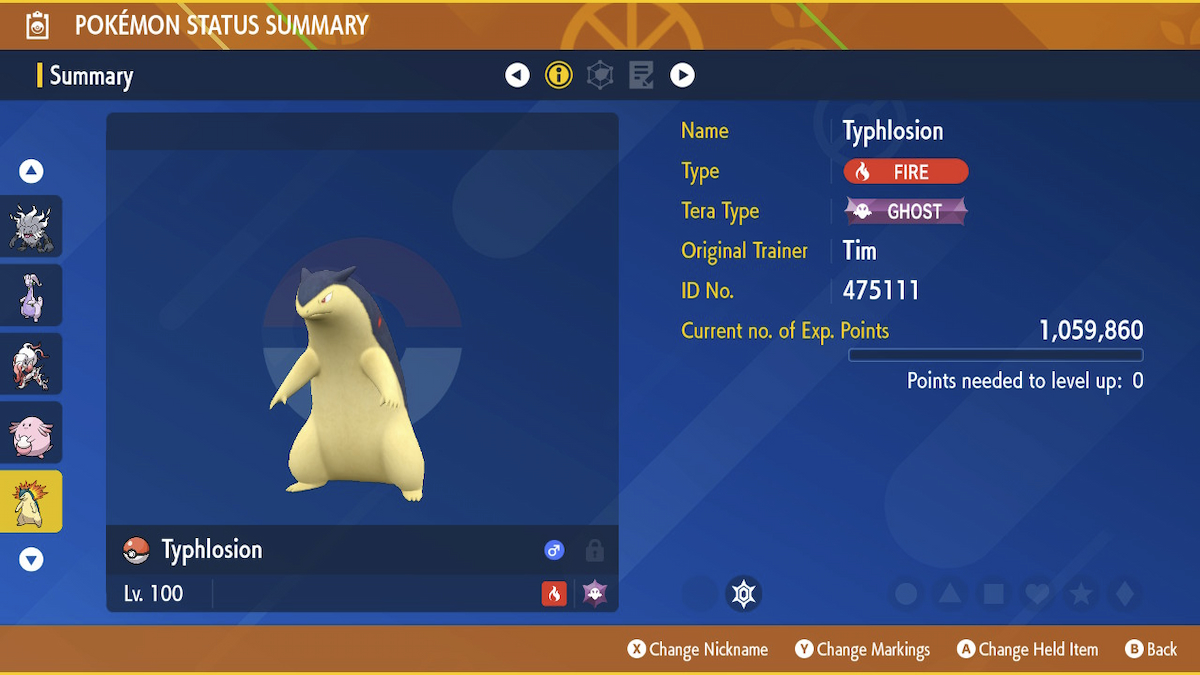Viewport: 1200px width, 675px height.
Task: Go Back from the summary screen
Action: [x=1151, y=650]
